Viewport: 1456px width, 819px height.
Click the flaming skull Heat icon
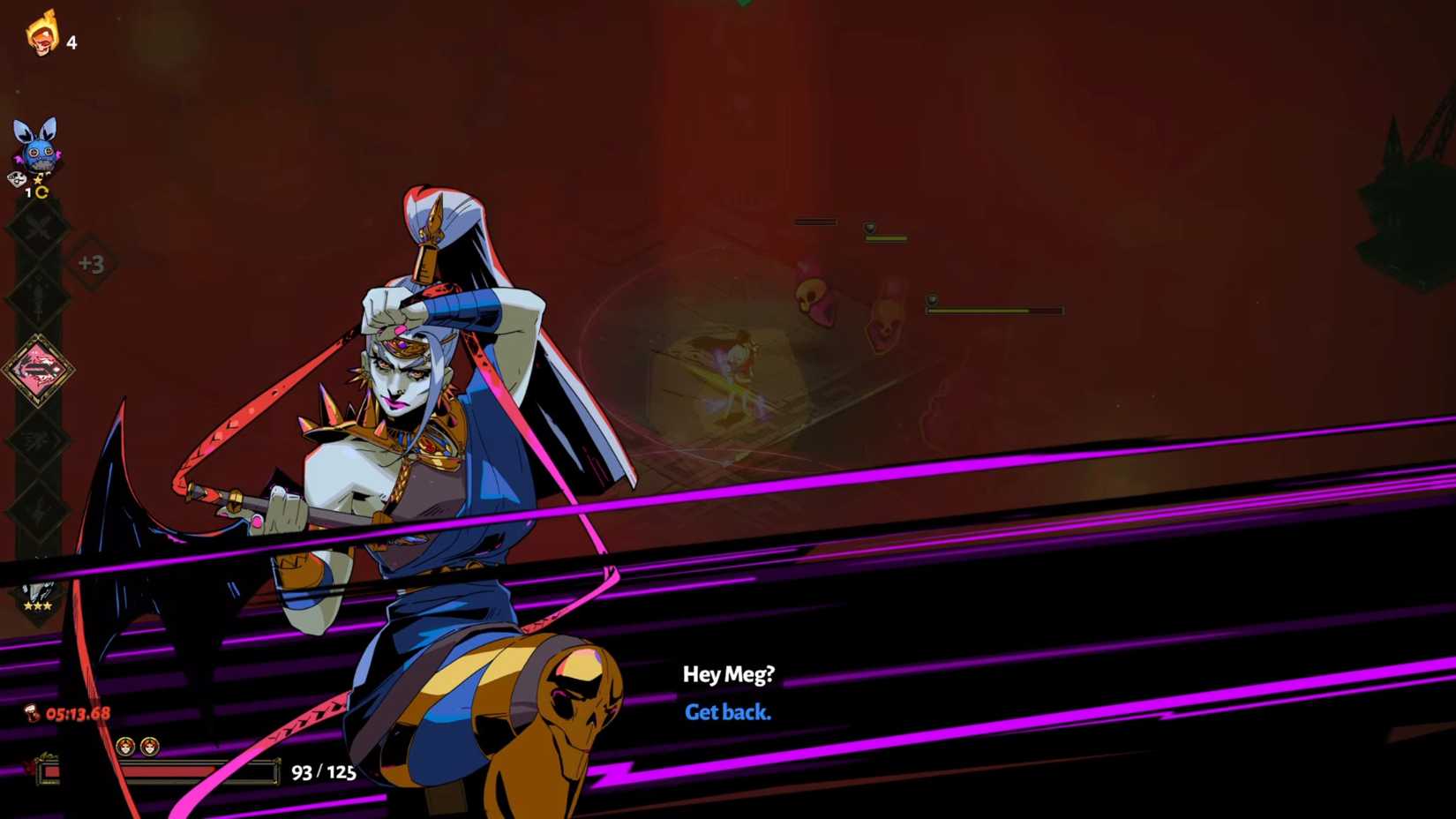pos(41,34)
